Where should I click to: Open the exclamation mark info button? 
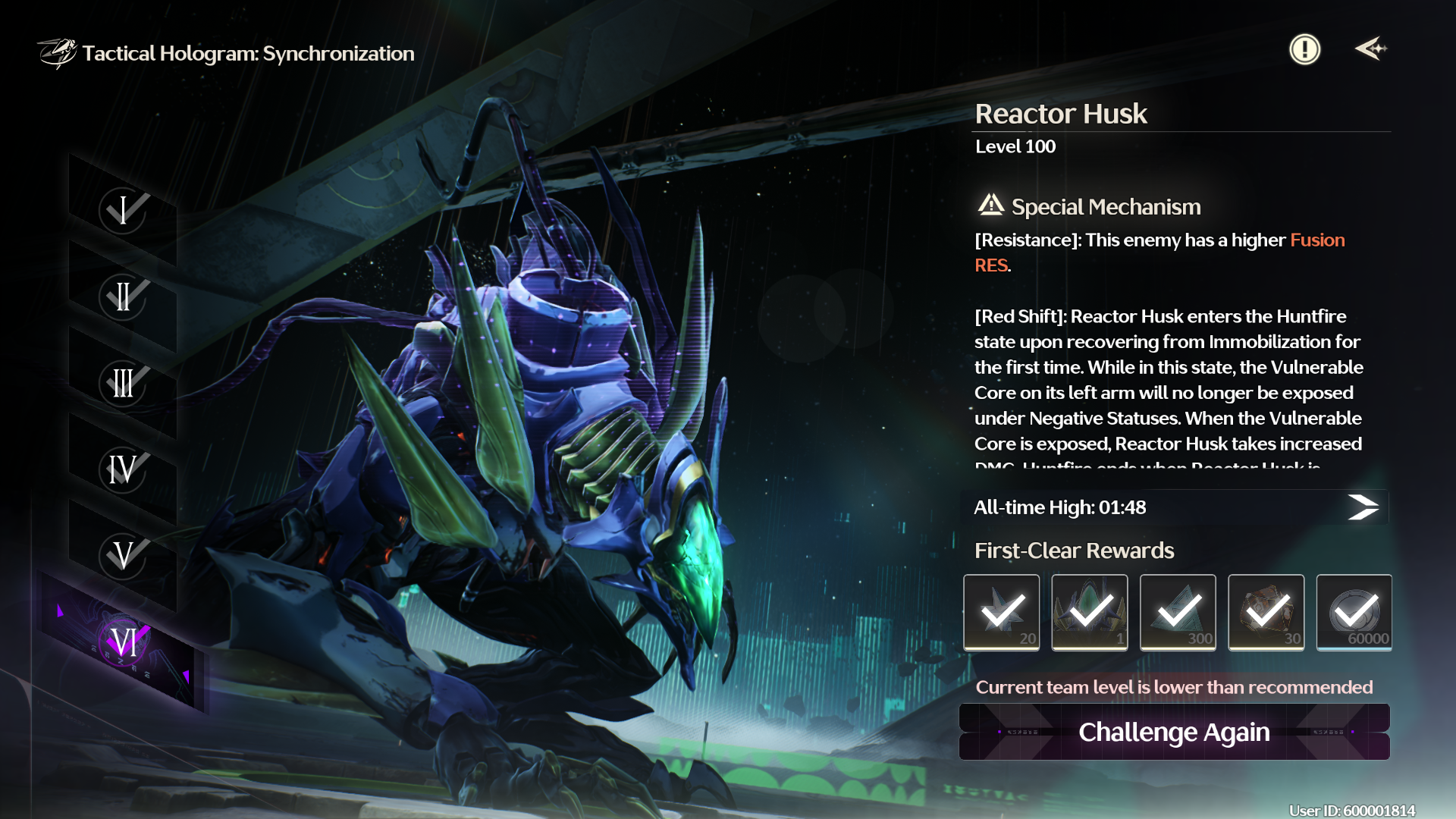coord(1304,50)
